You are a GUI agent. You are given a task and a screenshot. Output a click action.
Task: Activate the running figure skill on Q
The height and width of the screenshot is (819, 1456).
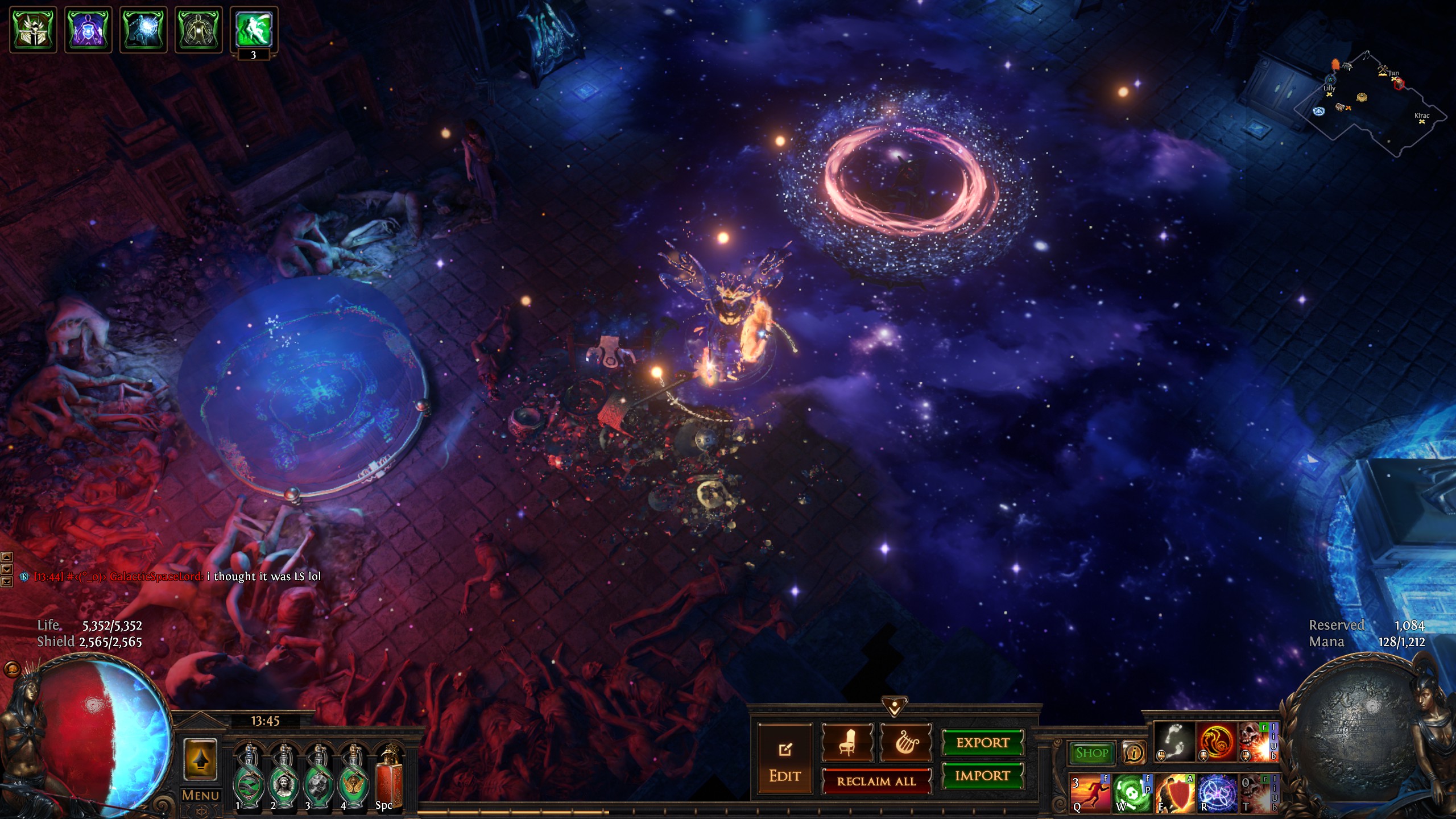coord(1090,793)
